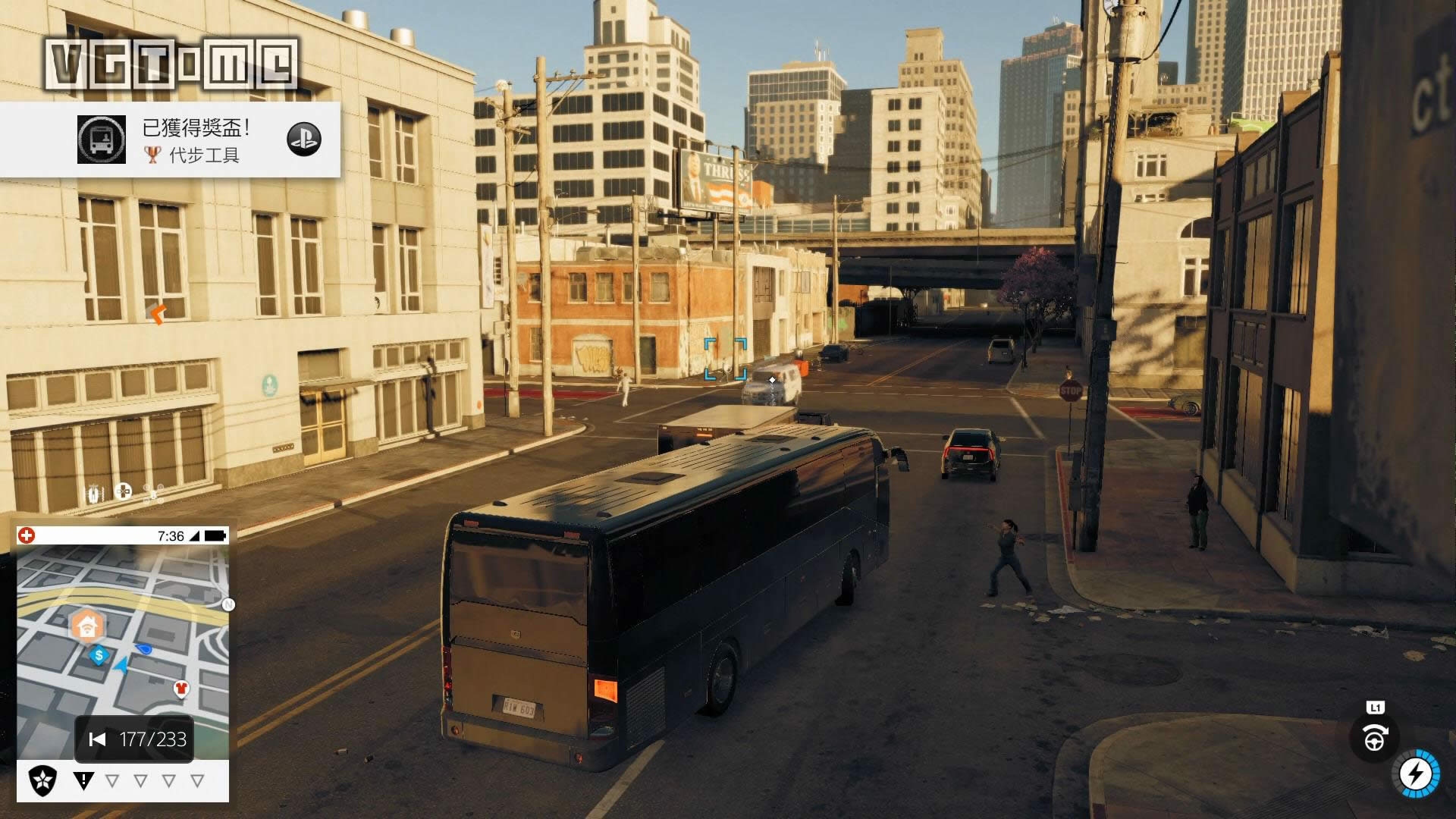Click the compass north indicator on minimap
The image size is (1456, 819).
tap(228, 604)
